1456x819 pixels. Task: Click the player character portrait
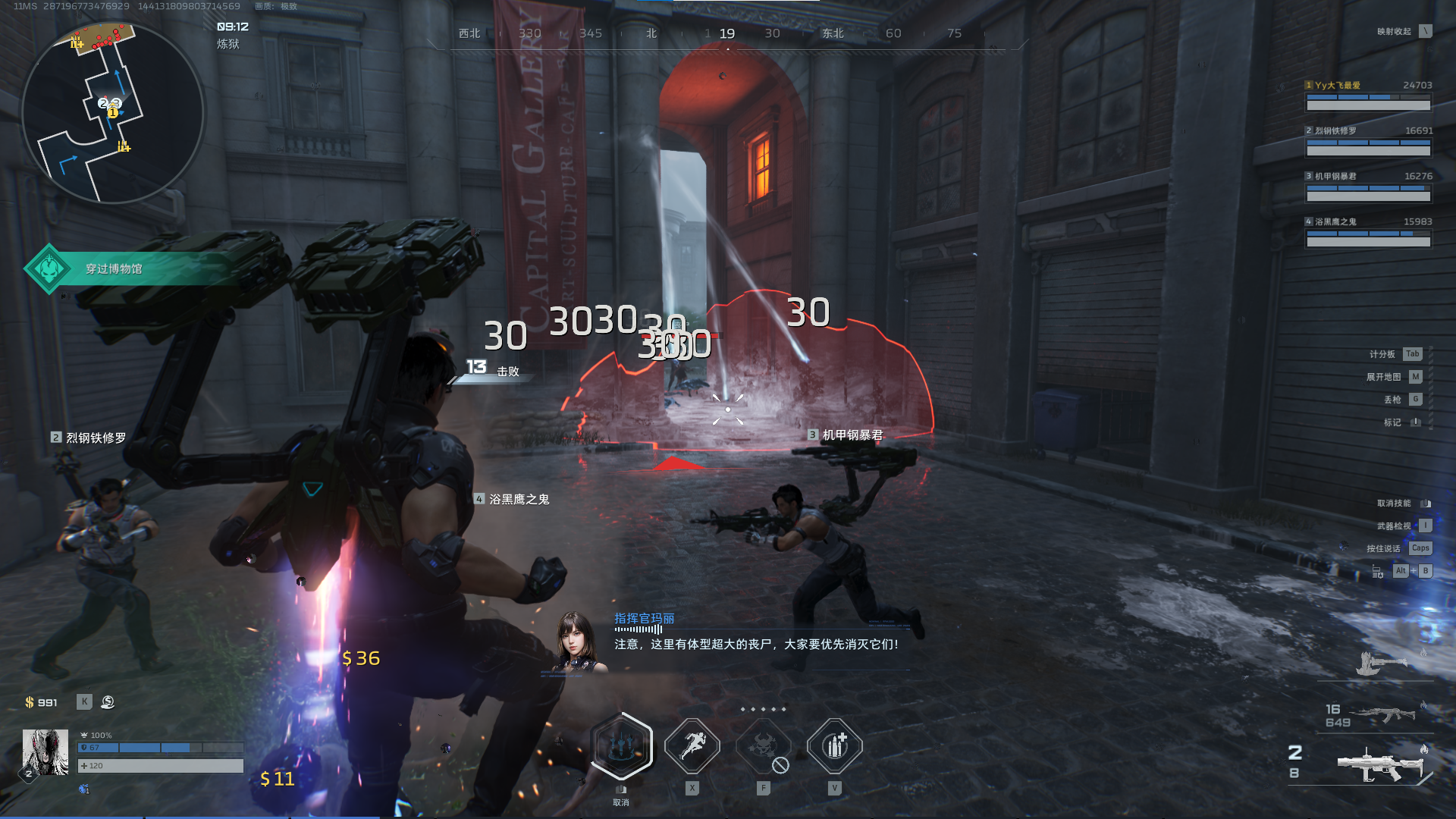pos(45,752)
